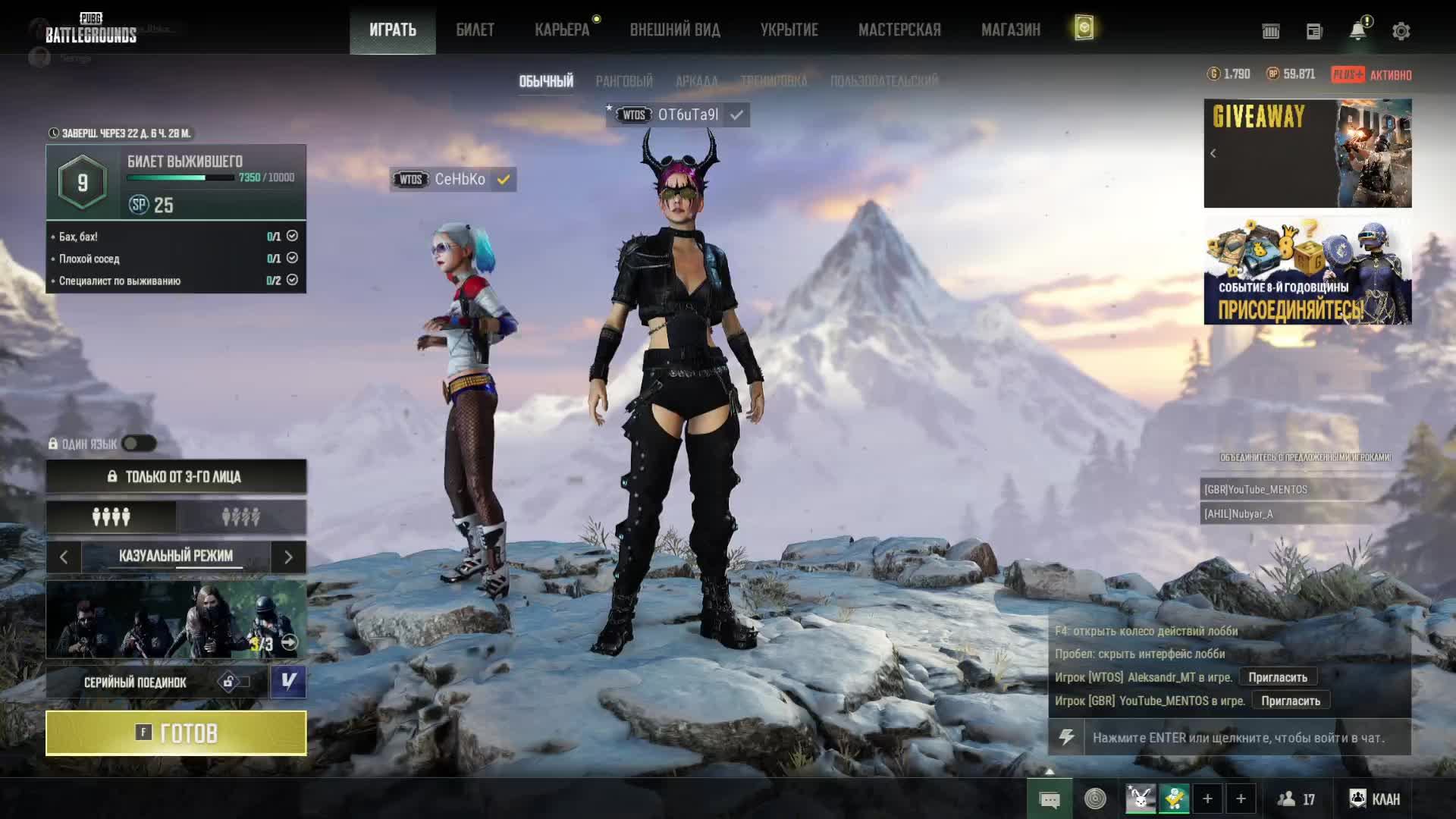The width and height of the screenshot is (1456, 819).
Task: Switch to the КАРЬЕРА tab
Action: (x=562, y=30)
